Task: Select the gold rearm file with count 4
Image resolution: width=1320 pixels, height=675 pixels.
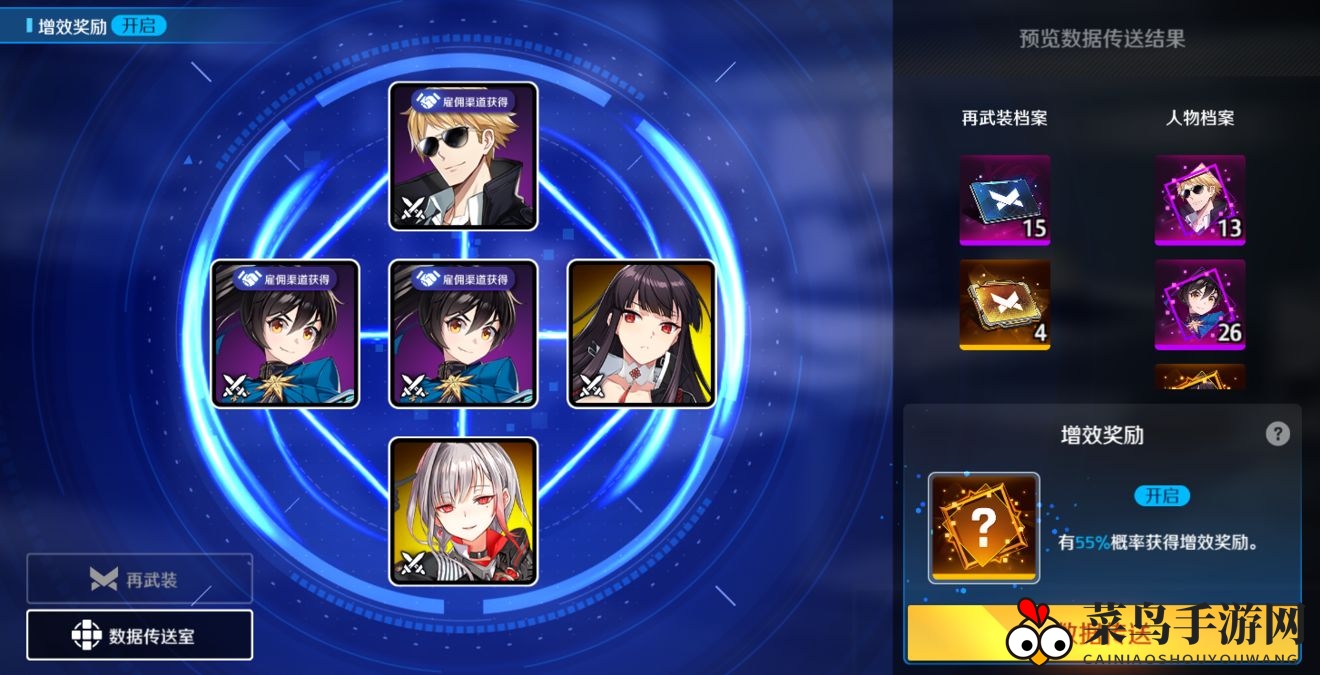Action: pyautogui.click(x=1004, y=304)
